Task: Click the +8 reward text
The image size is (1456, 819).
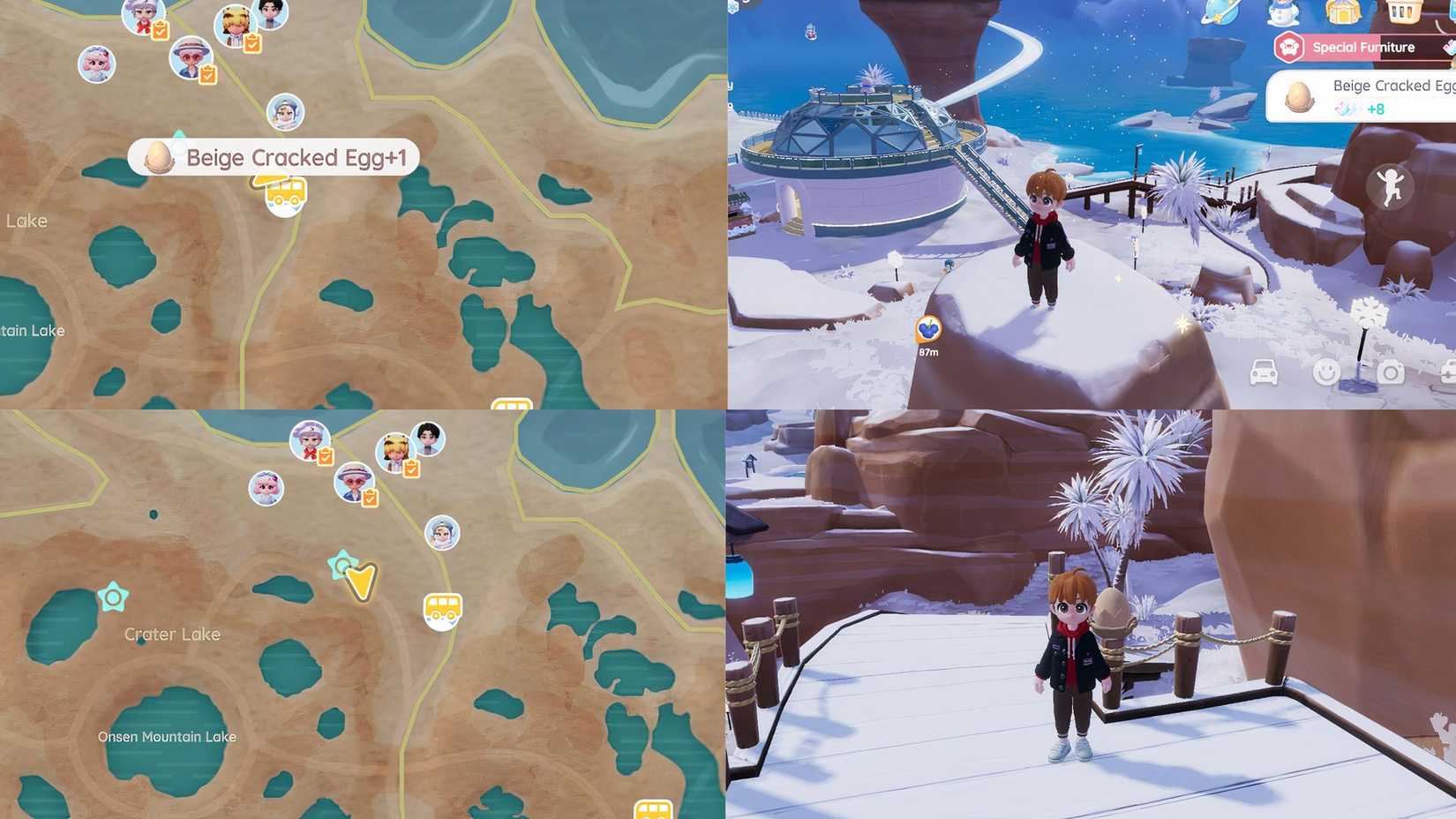Action: click(x=1377, y=109)
